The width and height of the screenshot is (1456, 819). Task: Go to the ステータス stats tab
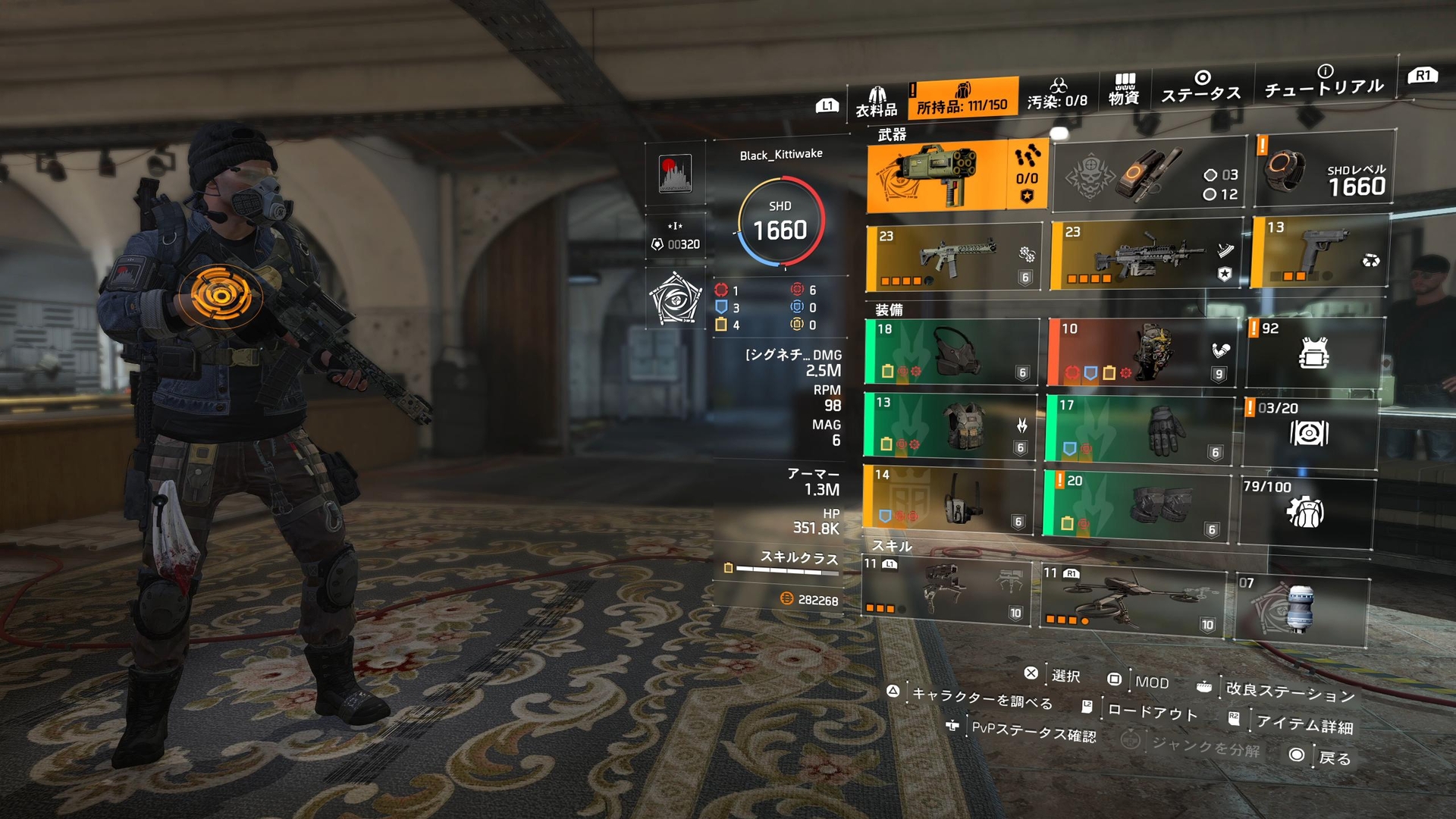pyautogui.click(x=1201, y=87)
